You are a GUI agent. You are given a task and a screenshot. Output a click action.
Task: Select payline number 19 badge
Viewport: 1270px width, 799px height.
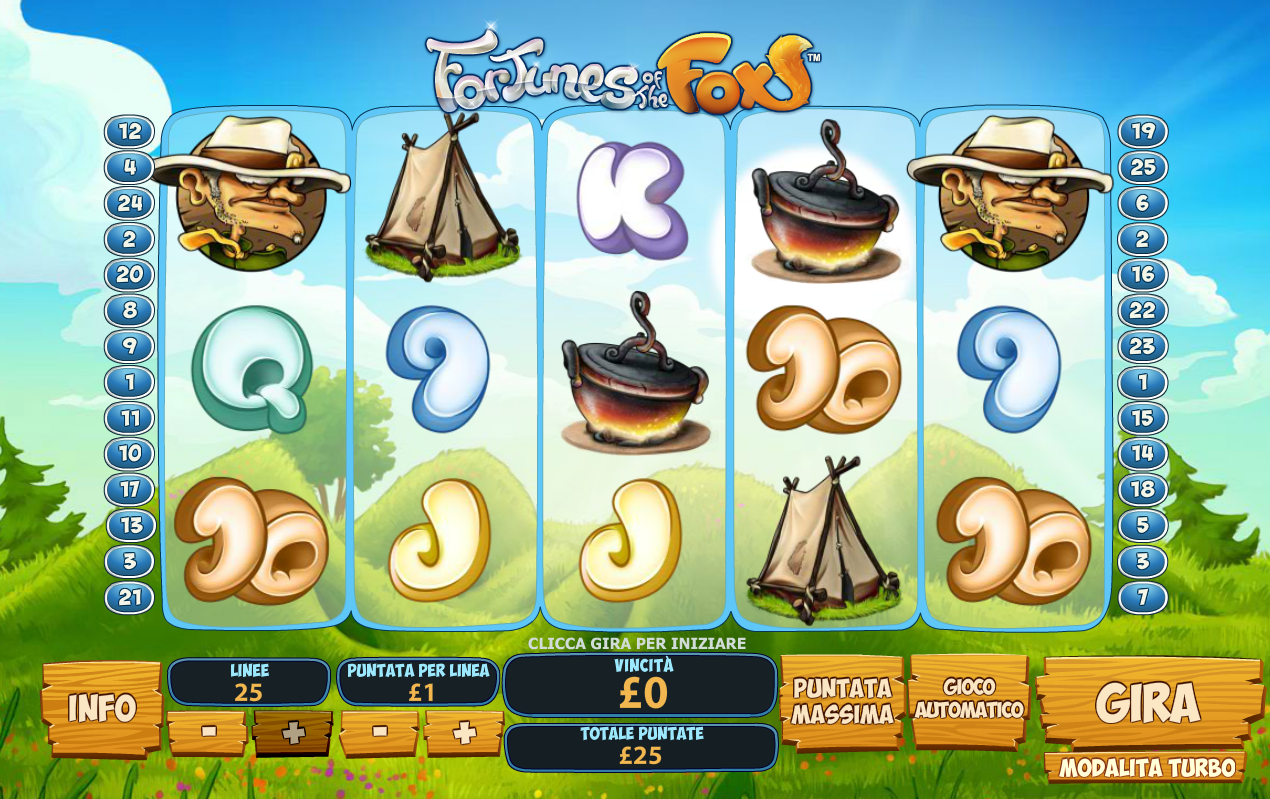click(x=1142, y=131)
